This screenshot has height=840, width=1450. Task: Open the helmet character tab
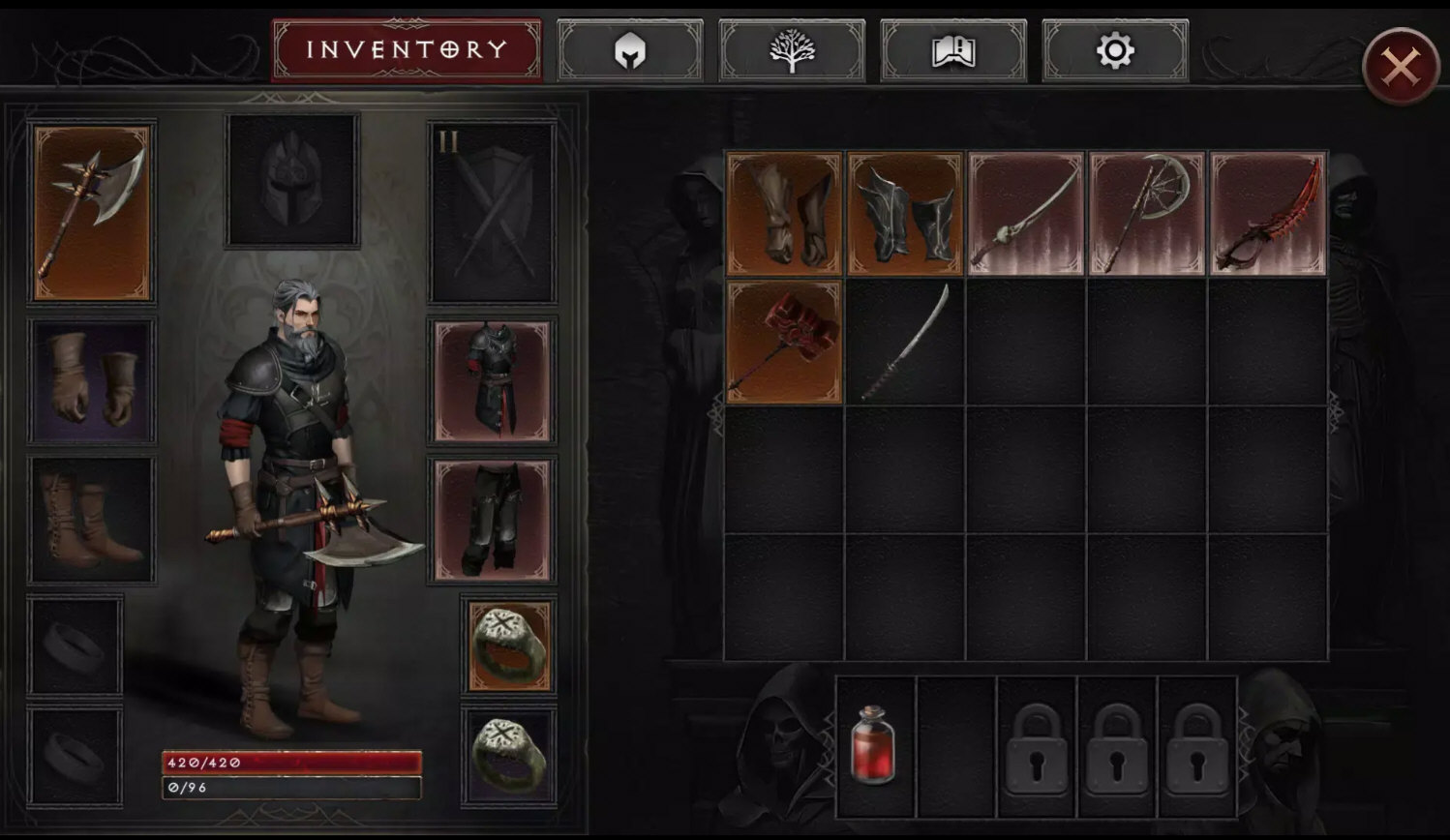[x=630, y=50]
